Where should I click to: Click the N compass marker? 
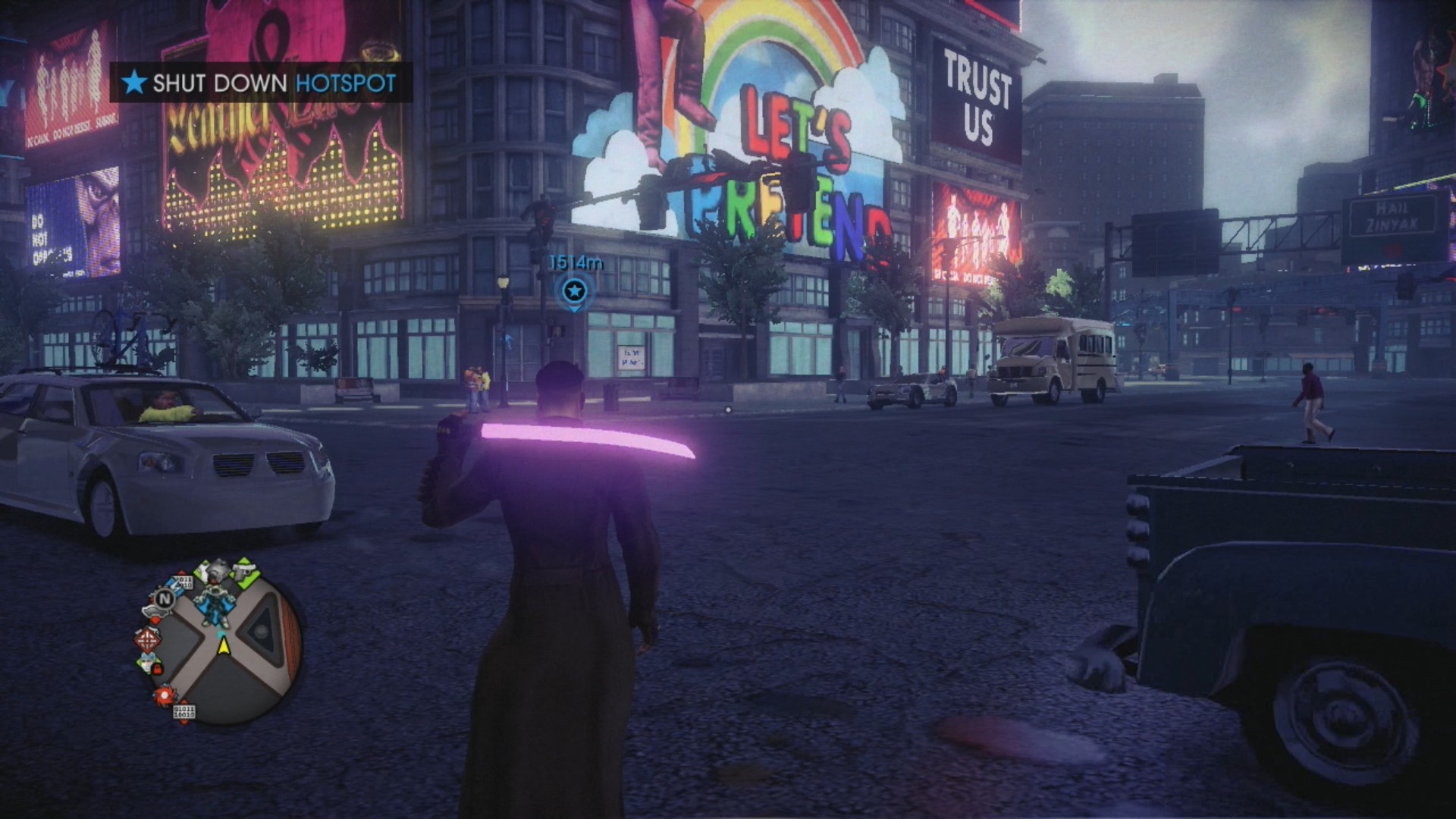tap(164, 599)
